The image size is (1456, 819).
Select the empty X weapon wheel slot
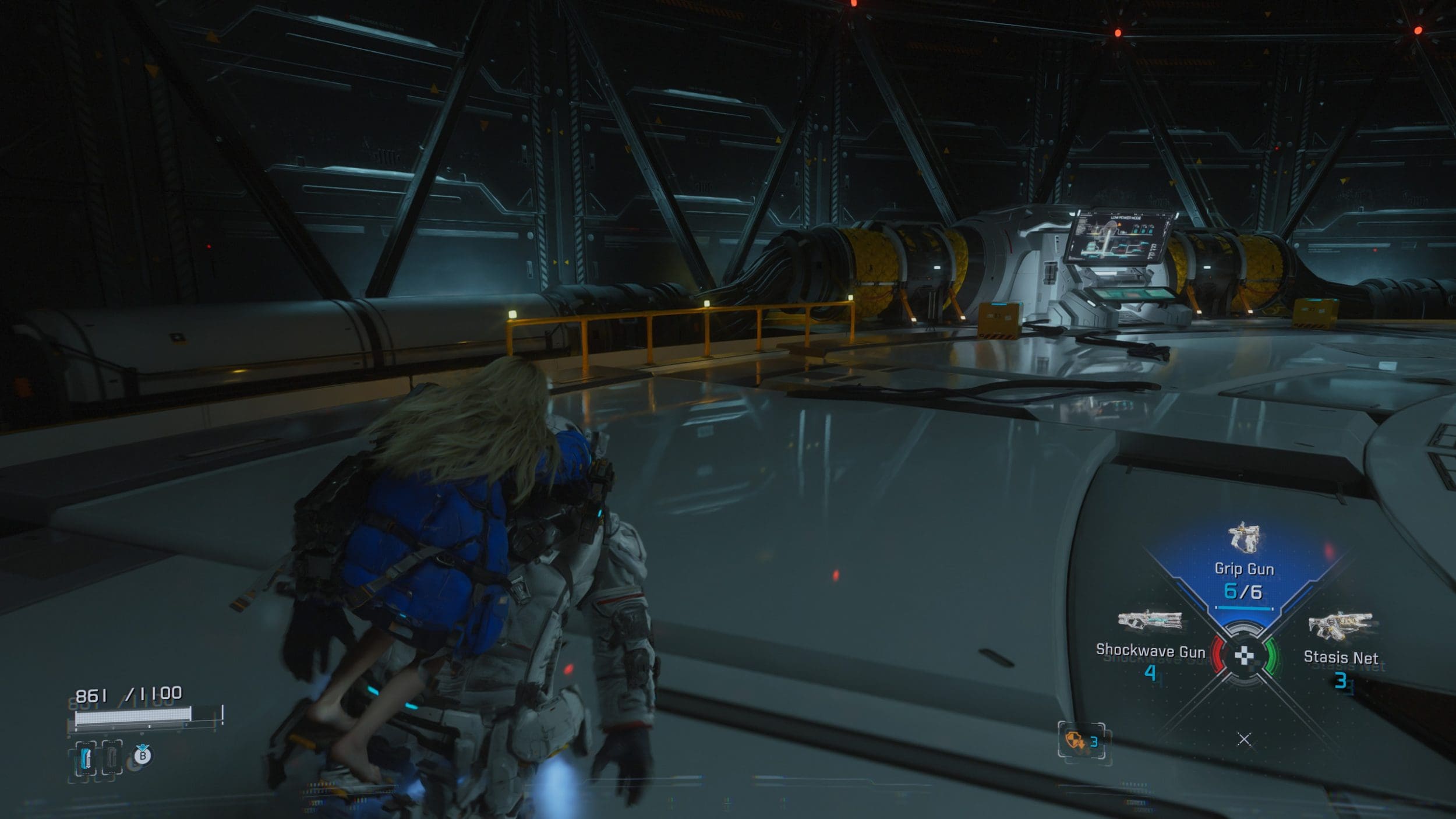click(x=1244, y=740)
